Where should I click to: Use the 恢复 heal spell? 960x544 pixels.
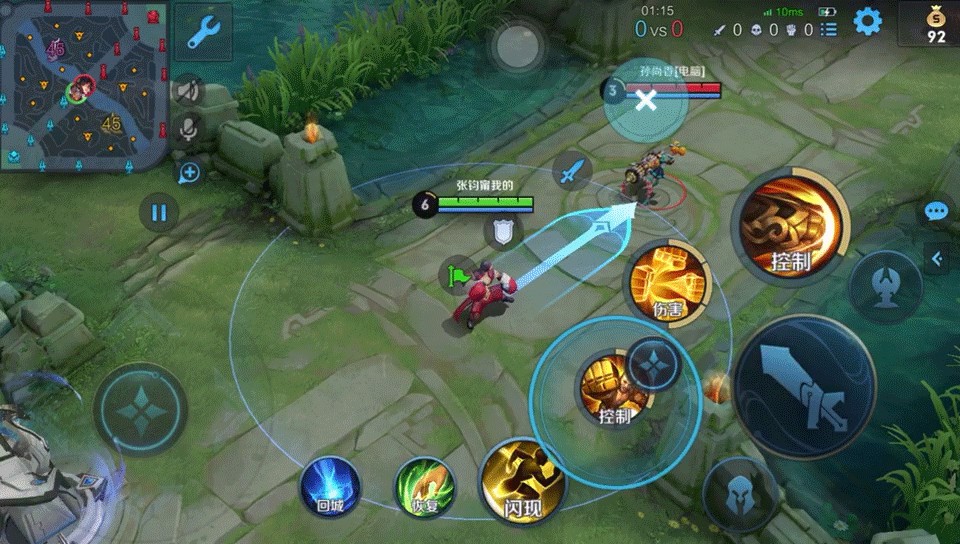pyautogui.click(x=425, y=488)
